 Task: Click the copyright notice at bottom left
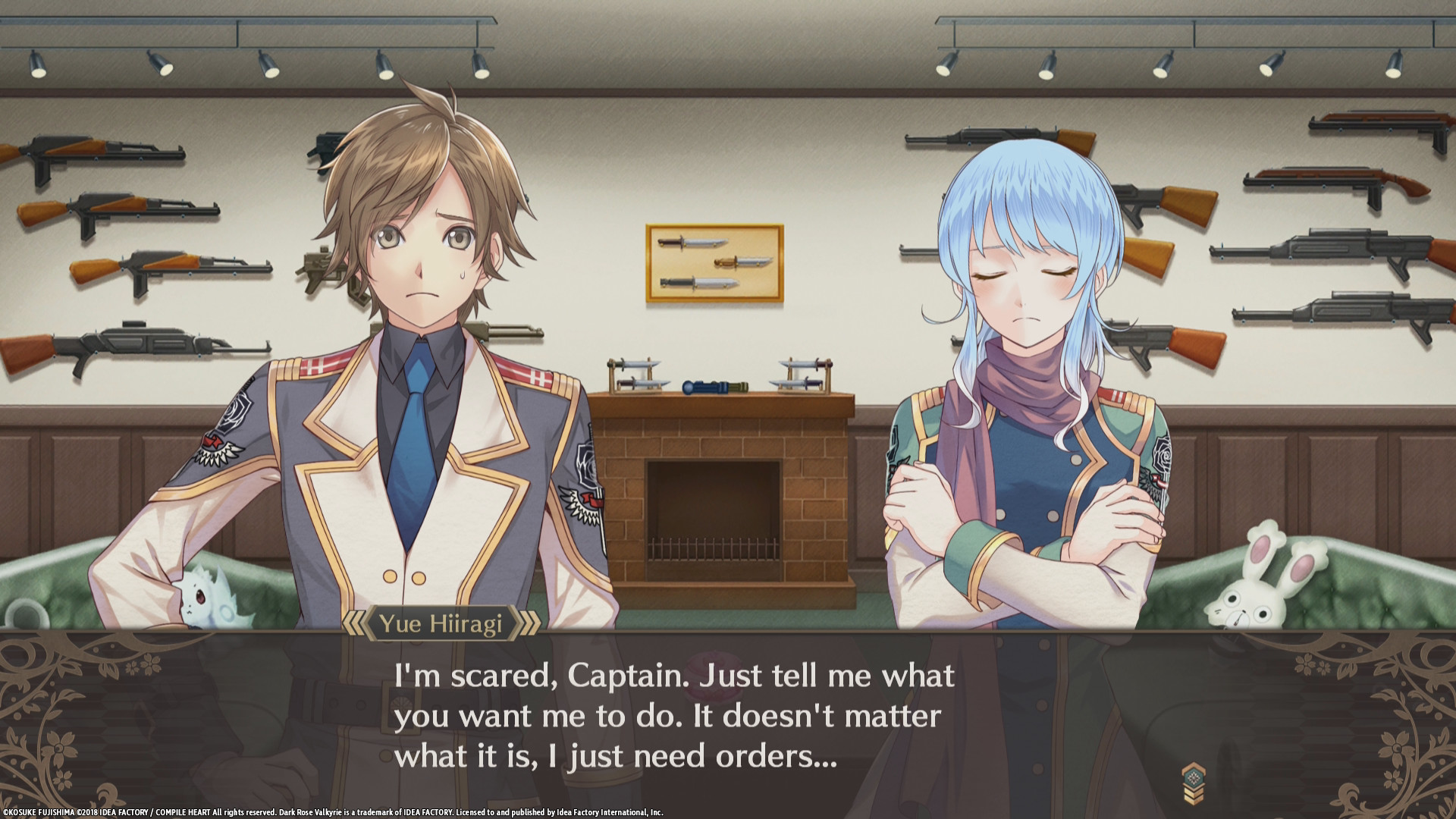pos(334,809)
